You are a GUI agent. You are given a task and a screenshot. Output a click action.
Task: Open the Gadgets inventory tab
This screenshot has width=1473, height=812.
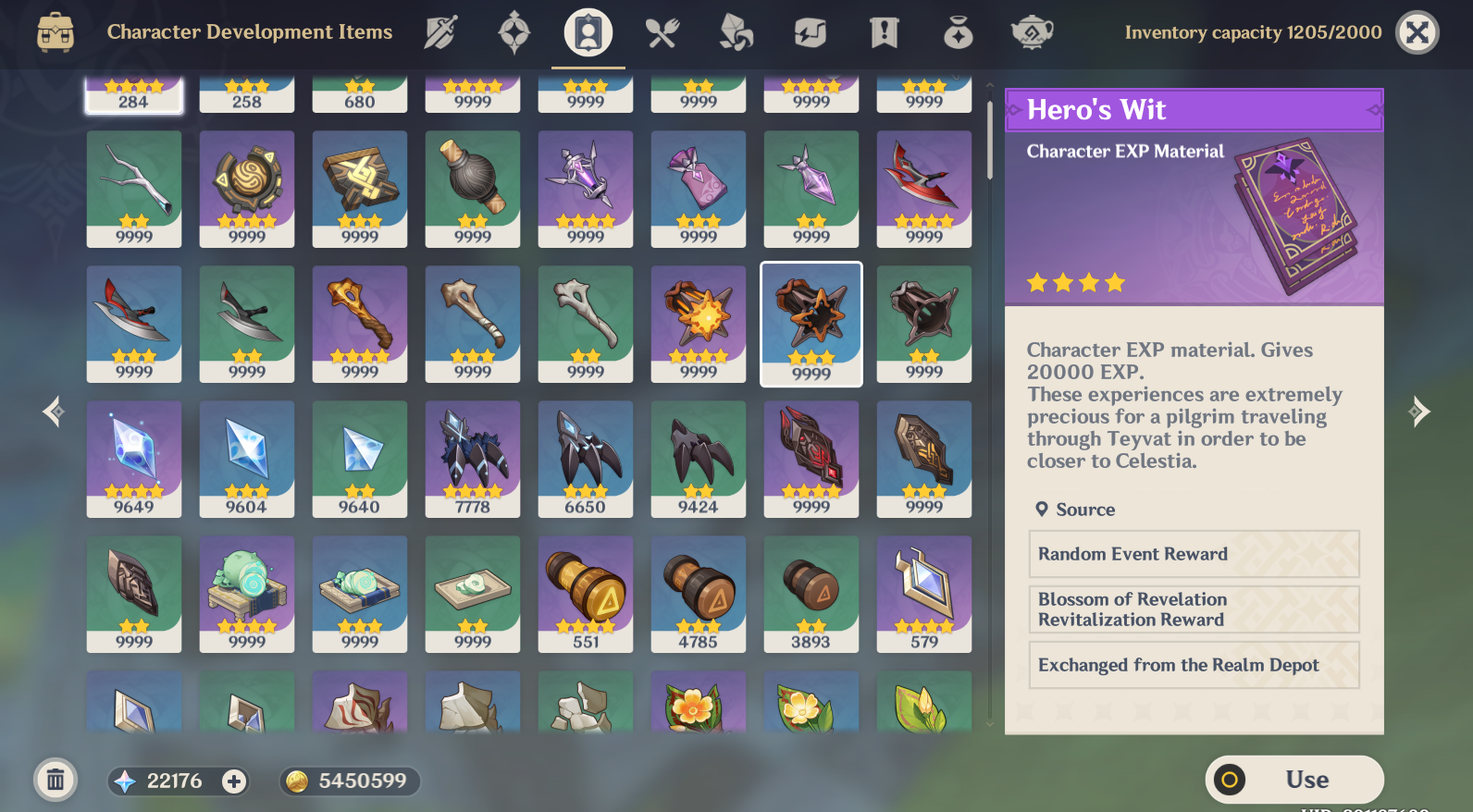point(811,32)
